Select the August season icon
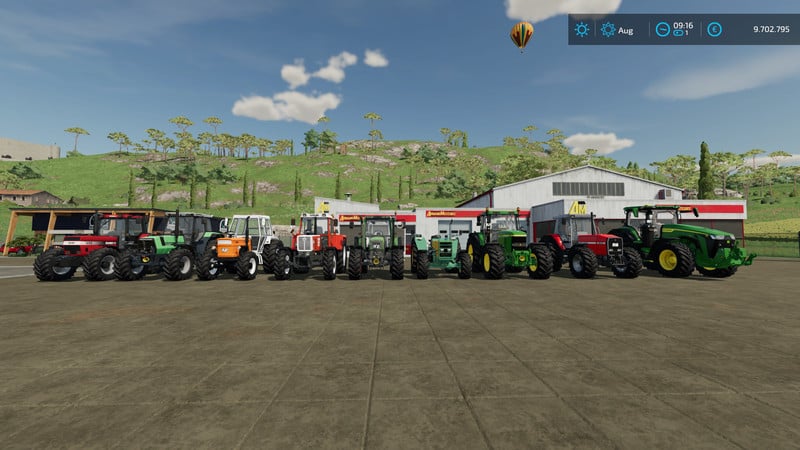The height and width of the screenshot is (450, 800). (x=608, y=29)
